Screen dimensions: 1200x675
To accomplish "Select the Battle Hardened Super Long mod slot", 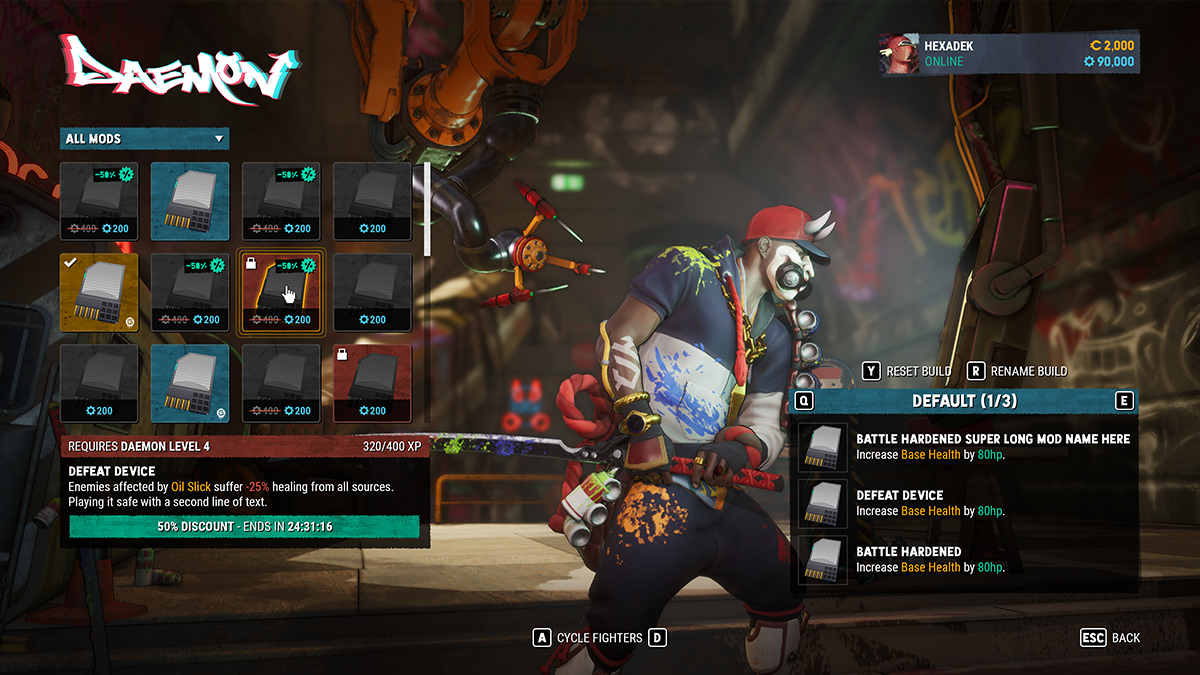I will 966,446.
